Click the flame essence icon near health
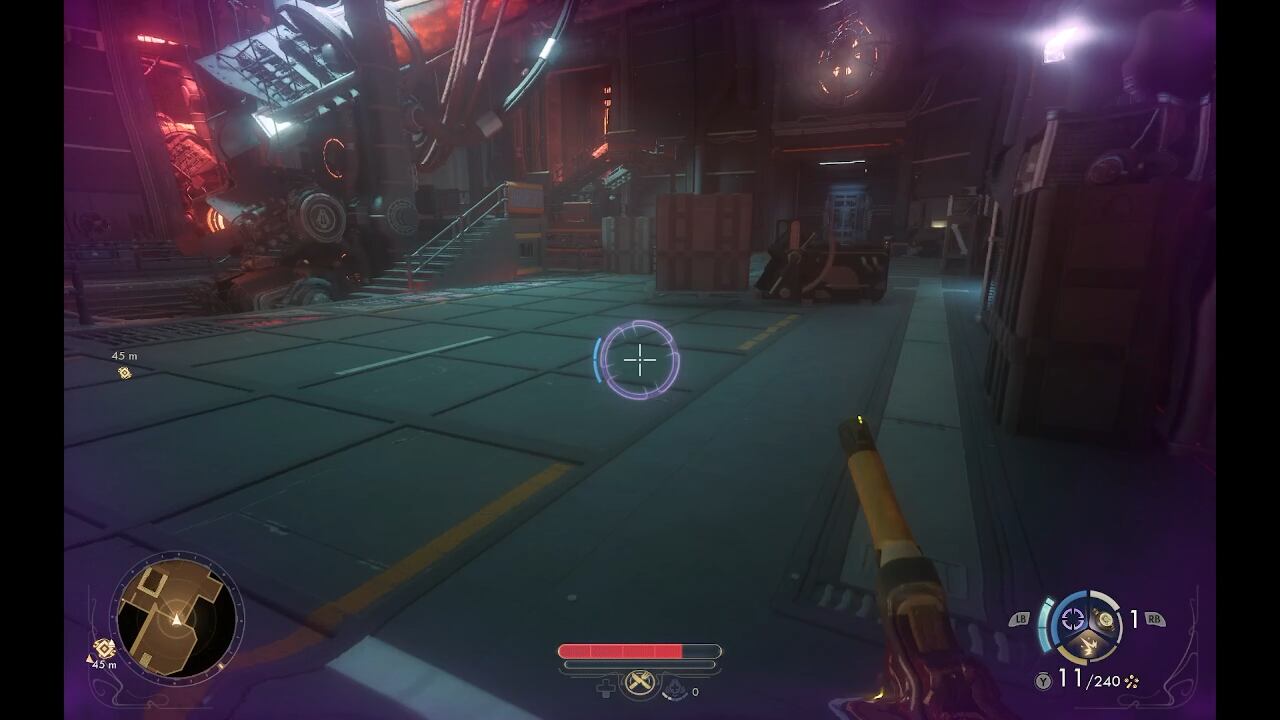 pyautogui.click(x=677, y=687)
